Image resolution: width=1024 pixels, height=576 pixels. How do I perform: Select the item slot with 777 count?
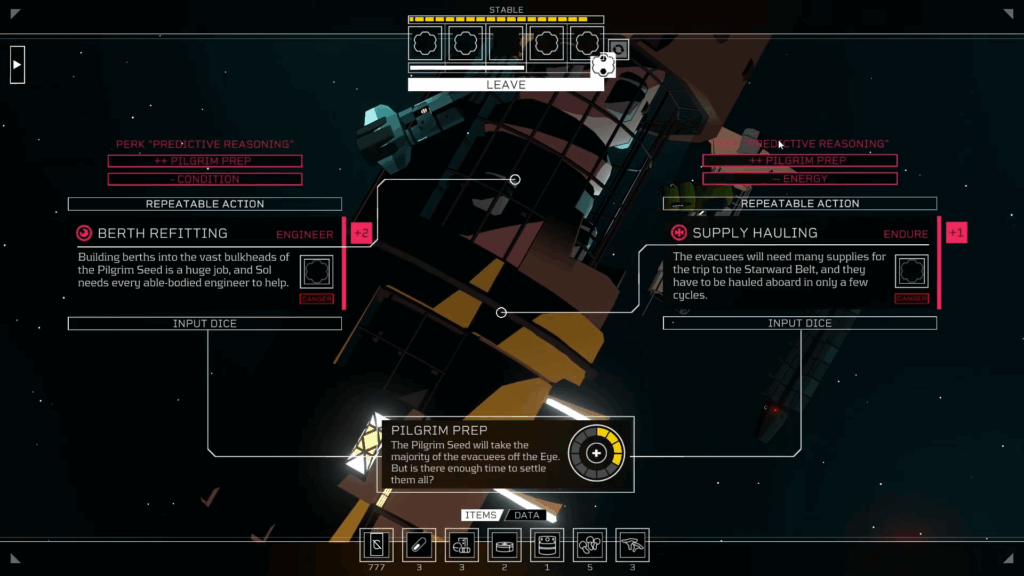(377, 545)
